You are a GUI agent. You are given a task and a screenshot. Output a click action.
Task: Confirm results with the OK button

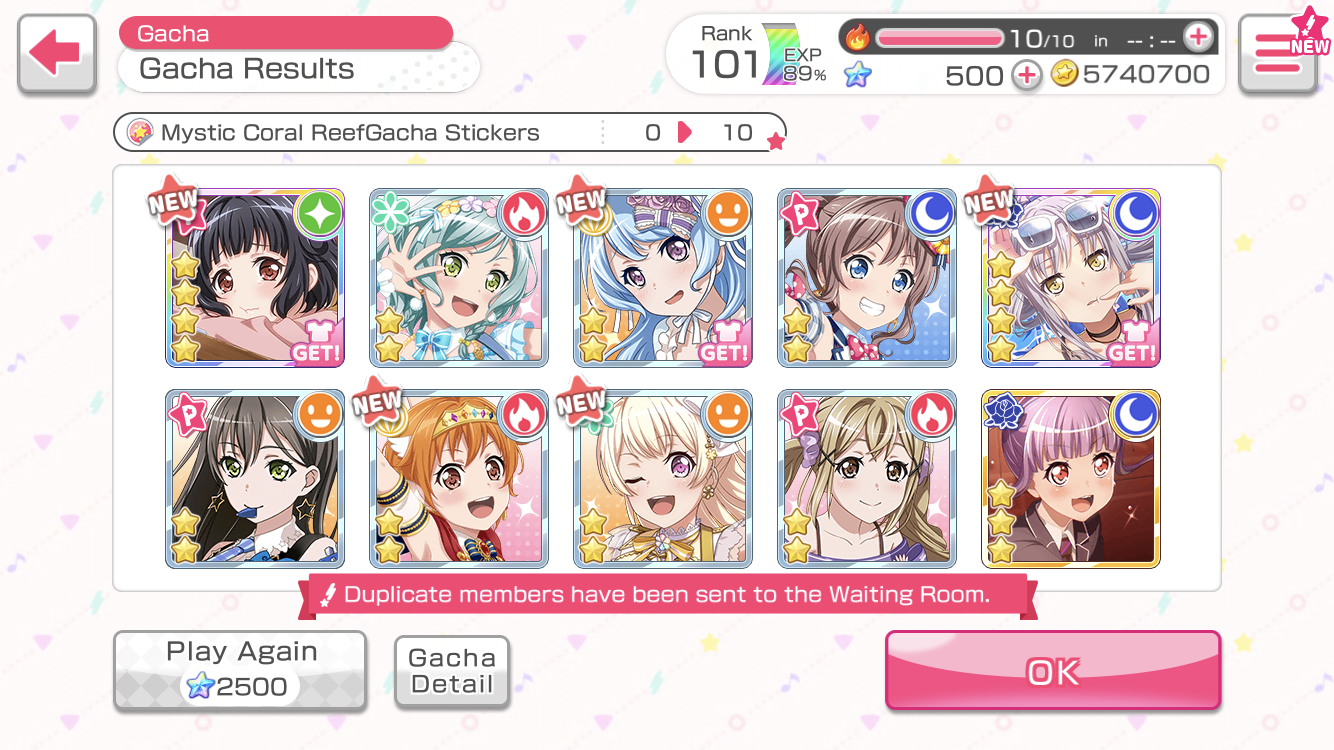click(x=1052, y=671)
